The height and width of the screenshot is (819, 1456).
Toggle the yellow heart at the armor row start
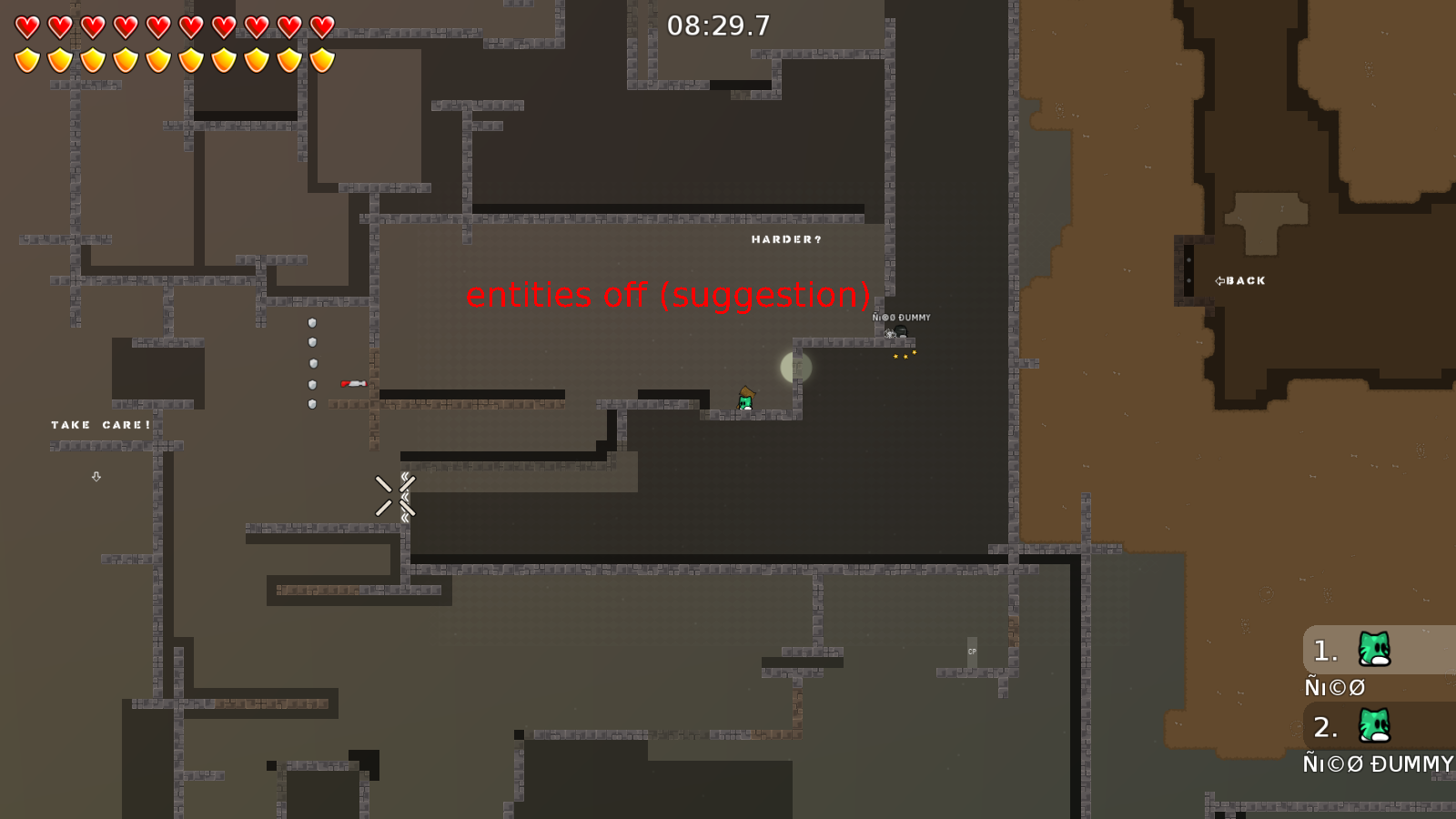(x=25, y=58)
